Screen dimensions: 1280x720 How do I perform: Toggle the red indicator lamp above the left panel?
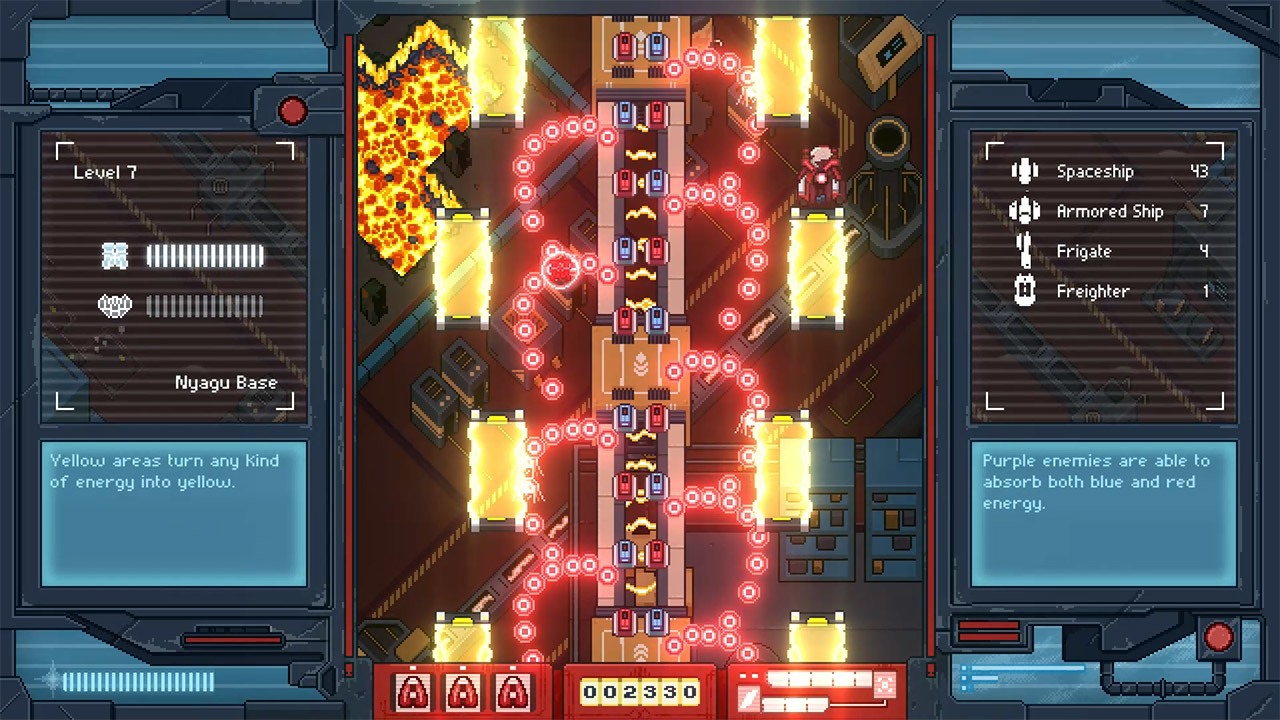291,112
